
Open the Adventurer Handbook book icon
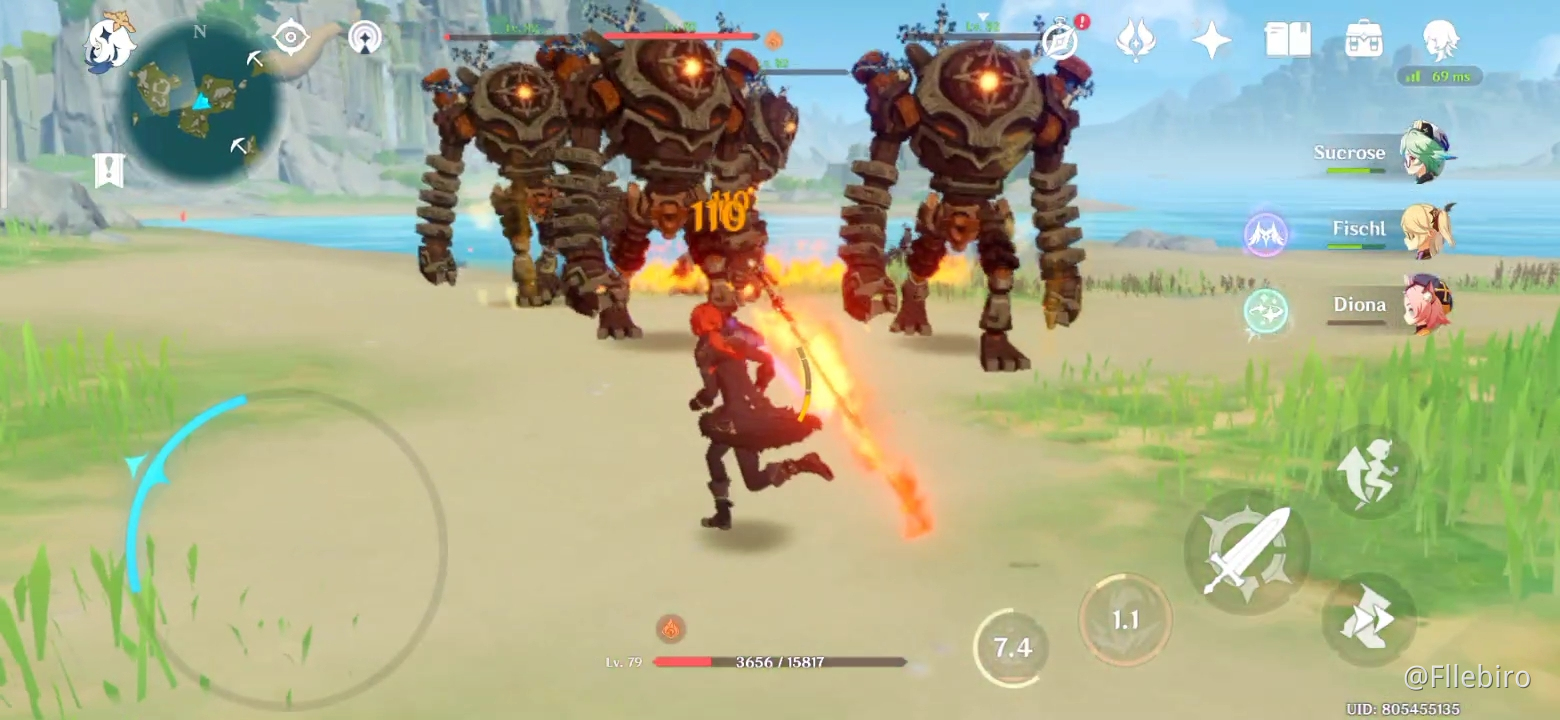1289,38
